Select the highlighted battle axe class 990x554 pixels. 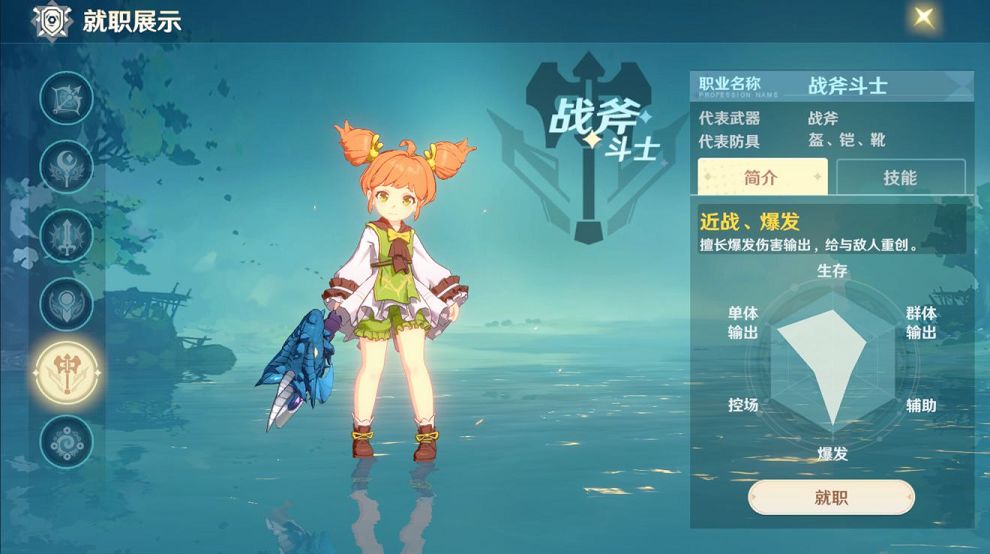click(66, 372)
